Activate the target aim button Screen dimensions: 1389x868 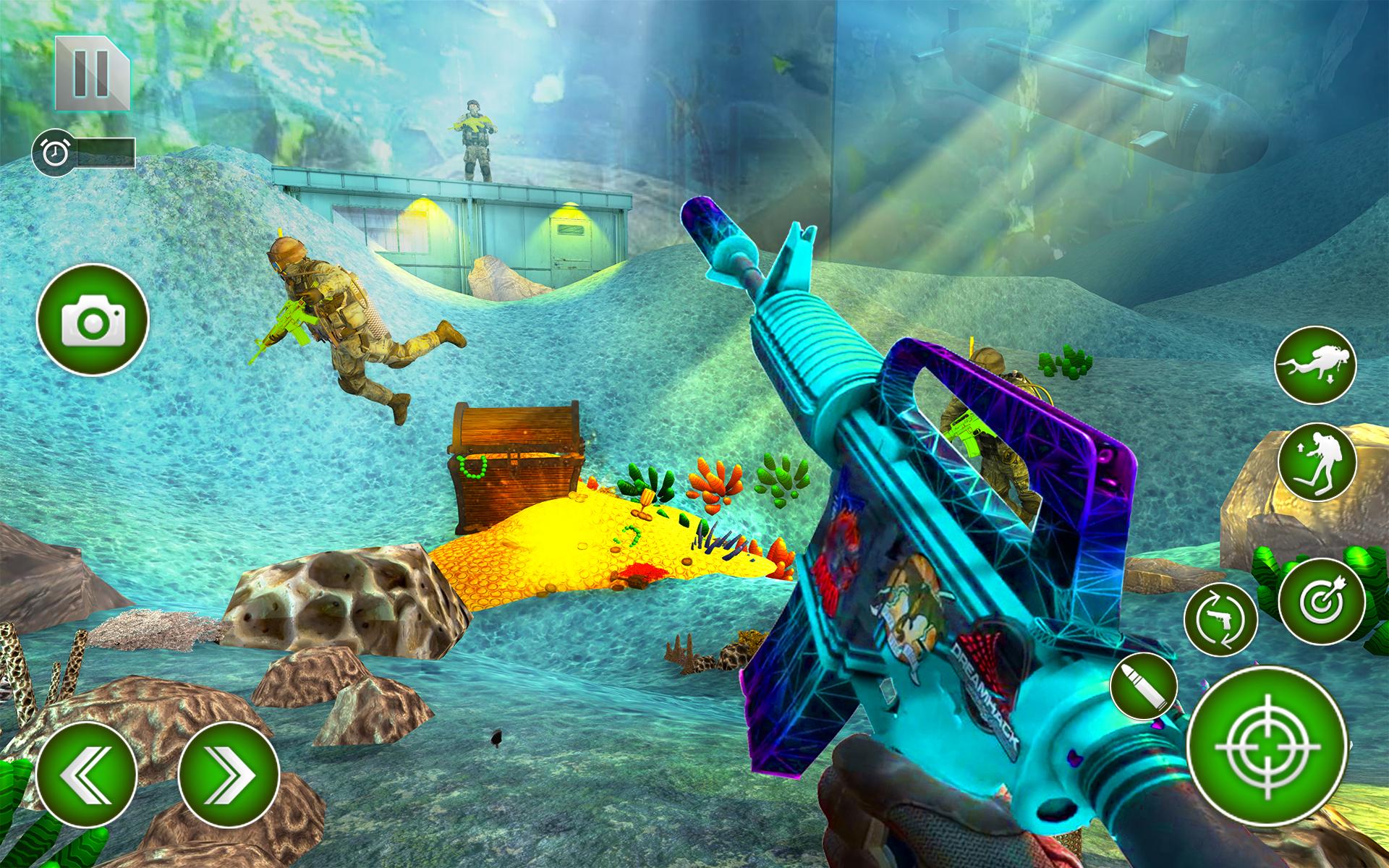[x=1321, y=600]
